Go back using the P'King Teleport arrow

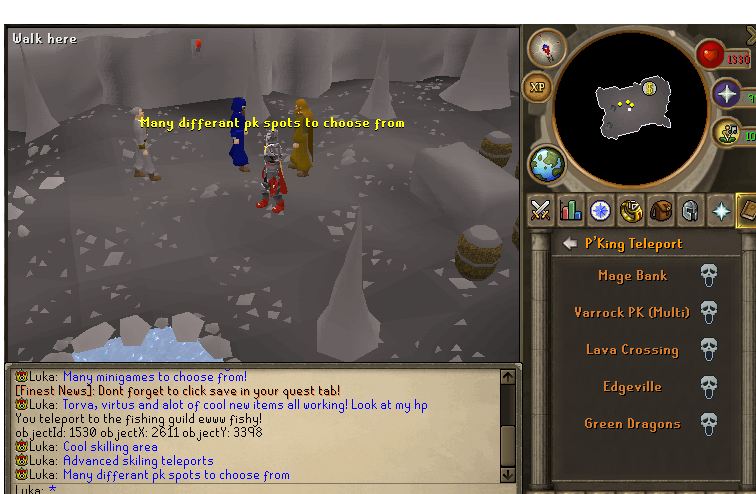tap(569, 243)
